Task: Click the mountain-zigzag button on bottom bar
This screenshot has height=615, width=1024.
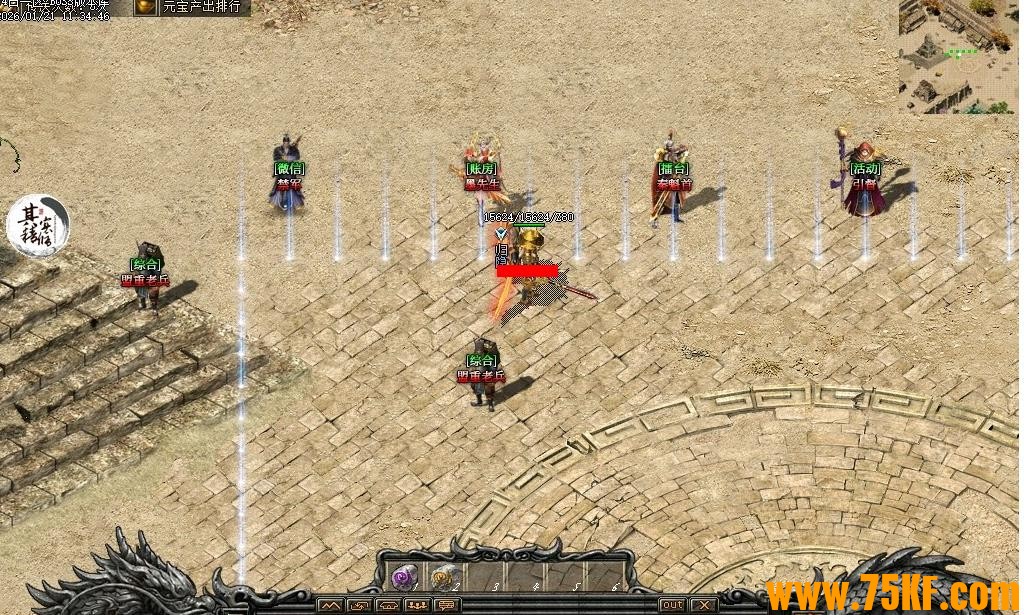Action: 331,605
